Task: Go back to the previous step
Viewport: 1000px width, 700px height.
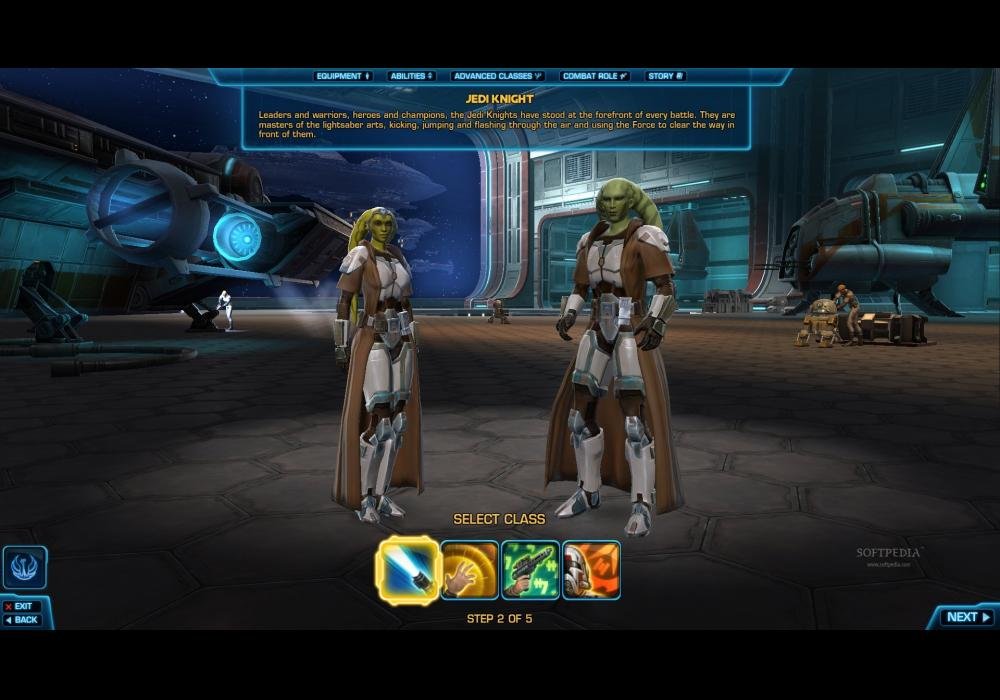Action: tap(22, 620)
